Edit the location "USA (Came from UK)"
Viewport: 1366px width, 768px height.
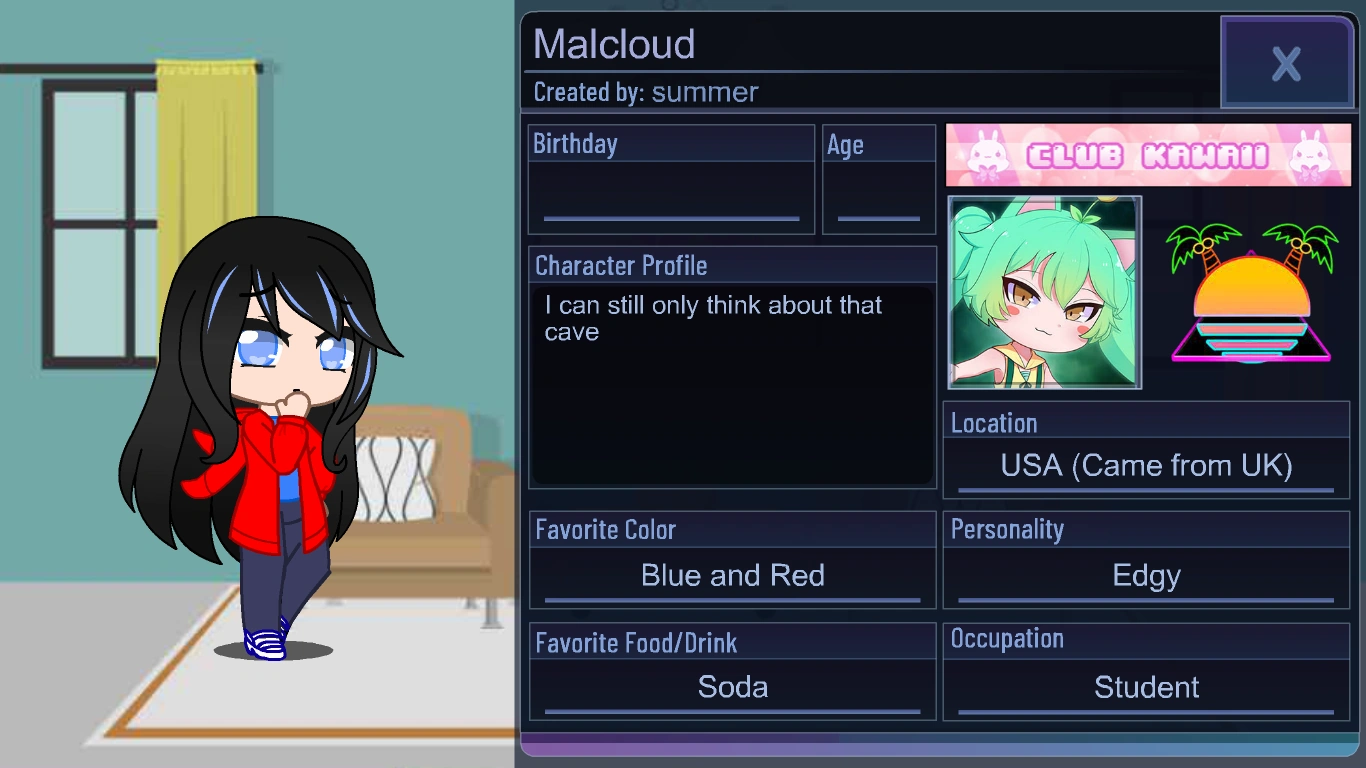(x=1146, y=465)
